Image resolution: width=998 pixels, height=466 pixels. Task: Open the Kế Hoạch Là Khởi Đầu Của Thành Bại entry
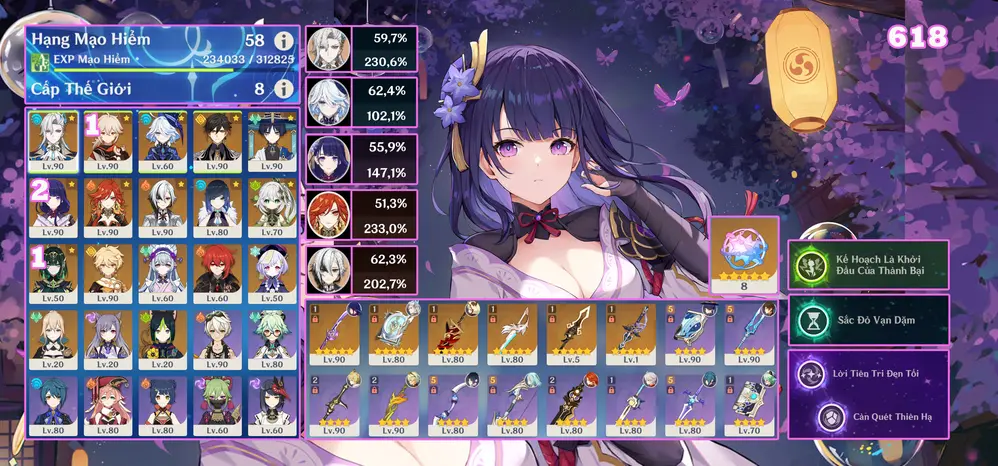point(868,265)
